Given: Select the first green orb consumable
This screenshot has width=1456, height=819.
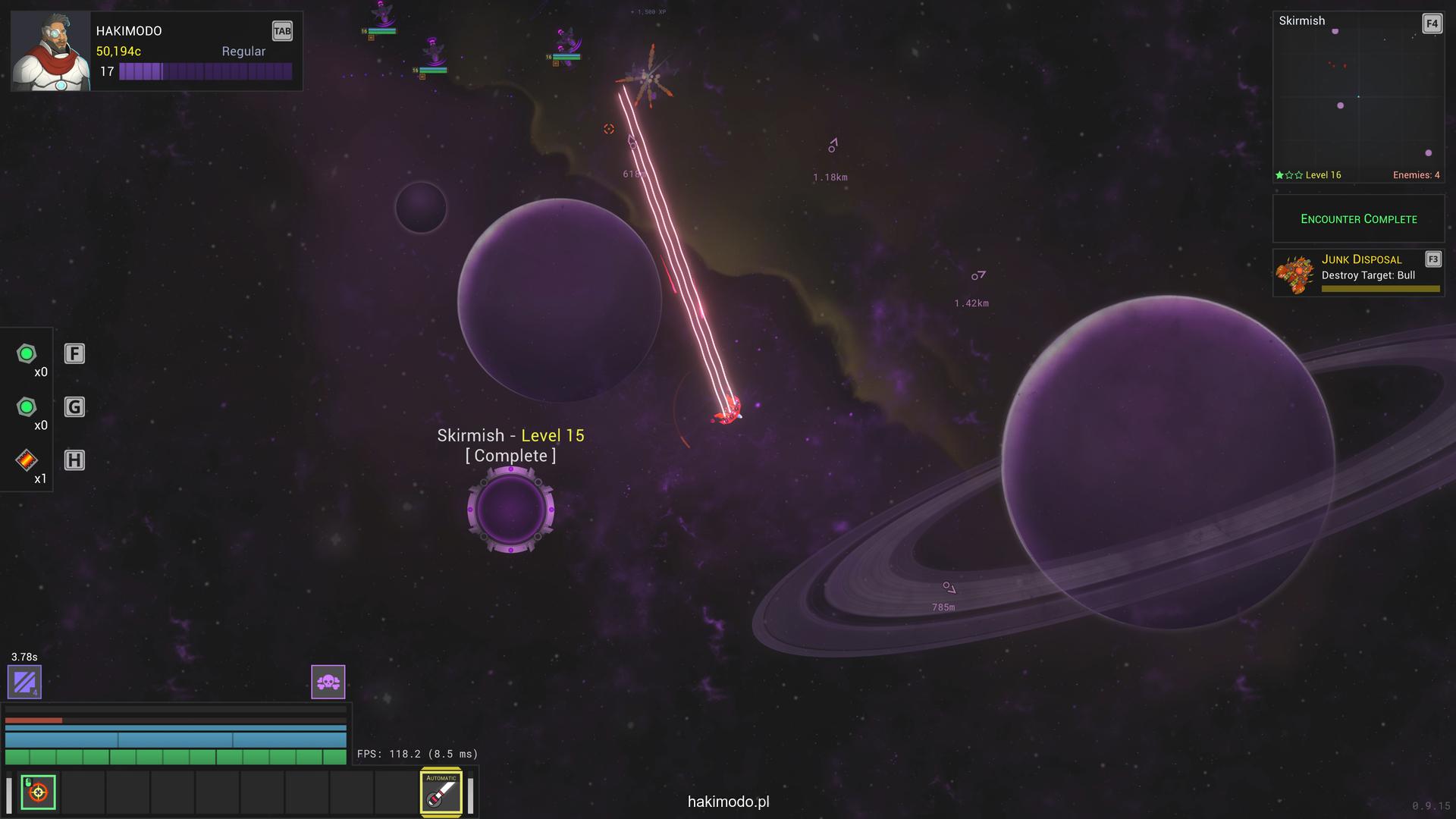Looking at the screenshot, I should pyautogui.click(x=27, y=354).
